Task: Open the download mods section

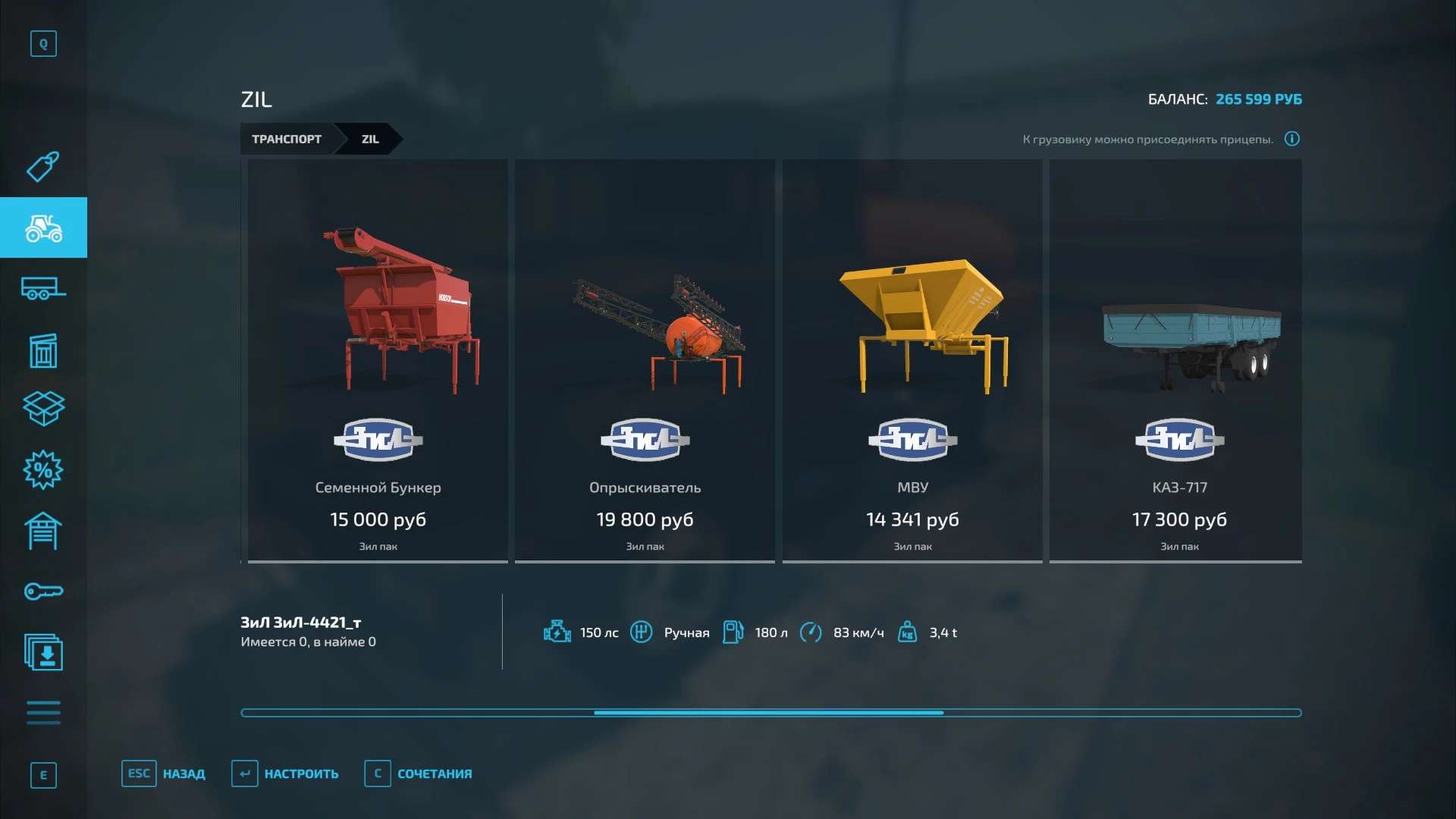Action: pyautogui.click(x=43, y=652)
